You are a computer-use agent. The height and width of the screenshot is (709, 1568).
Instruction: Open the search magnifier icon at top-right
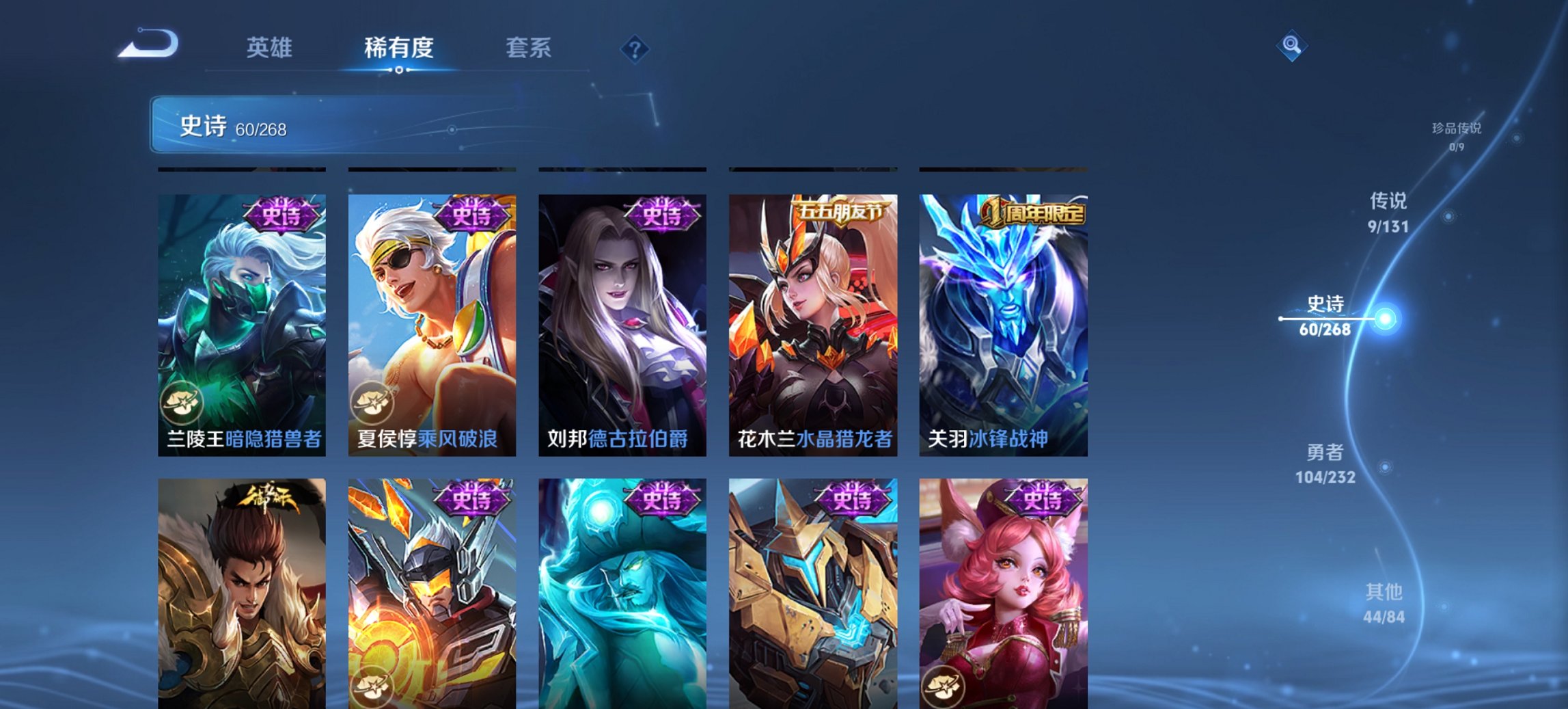pos(1291,46)
